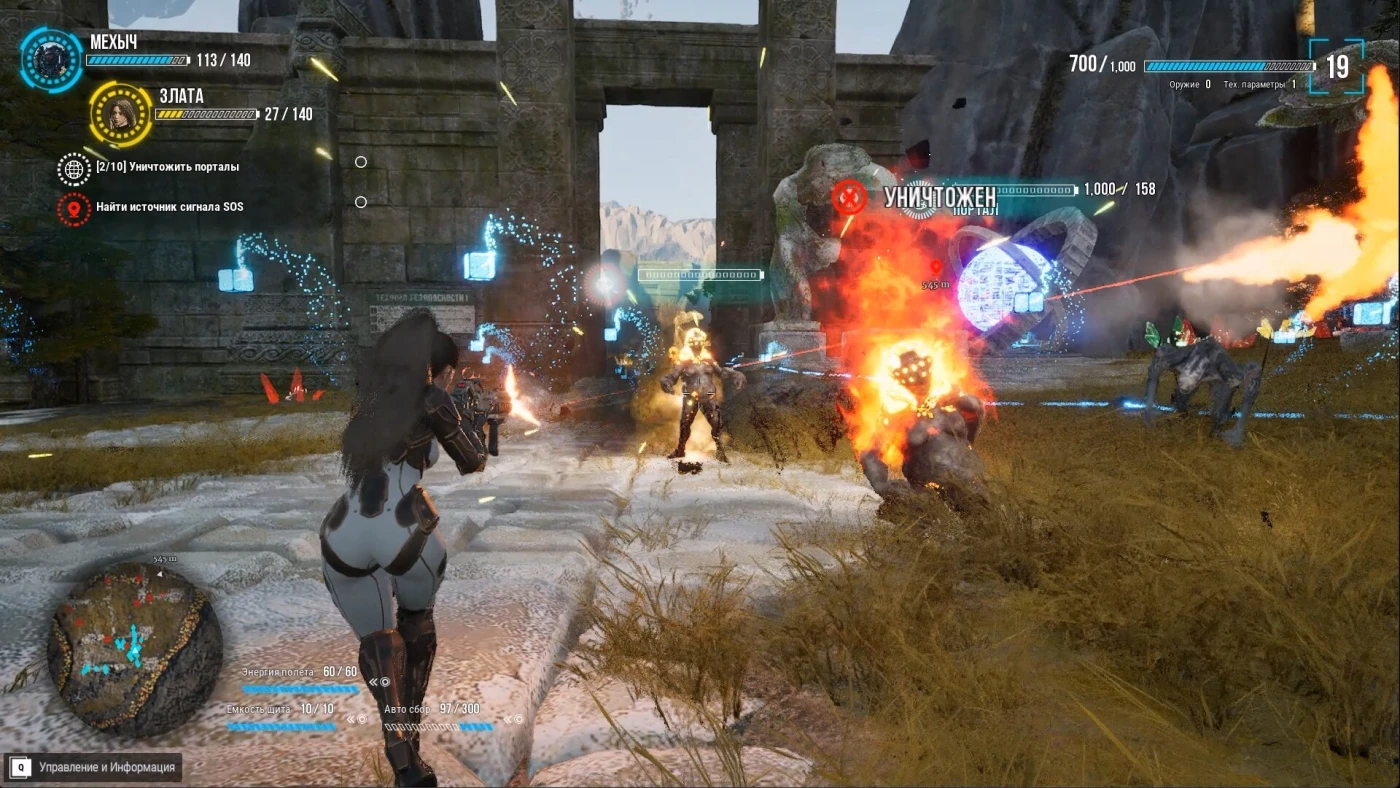Click the Уничтожить порталы objective icon
1400x788 pixels.
click(74, 168)
